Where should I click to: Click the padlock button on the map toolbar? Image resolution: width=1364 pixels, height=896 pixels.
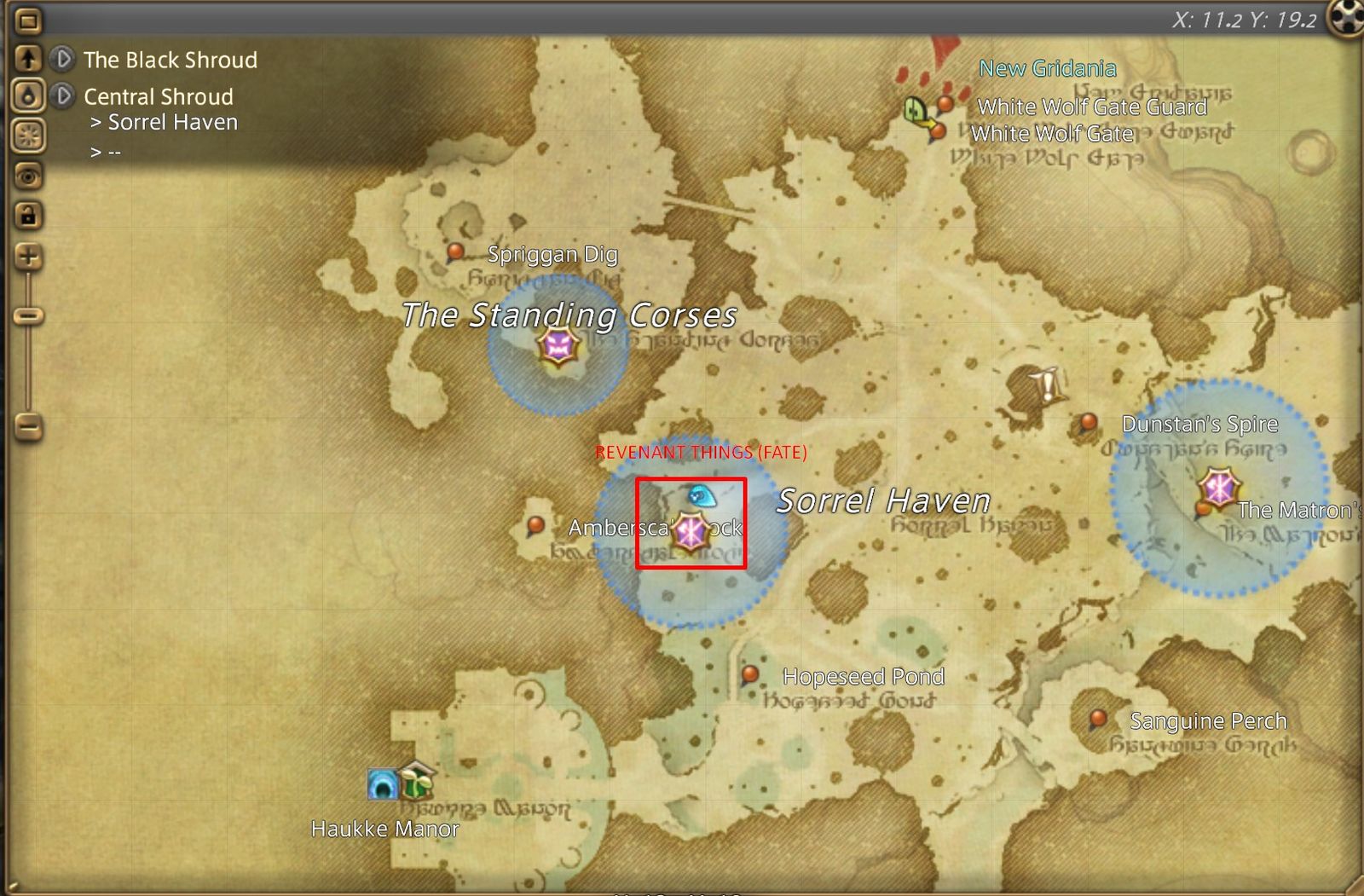pyautogui.click(x=28, y=215)
